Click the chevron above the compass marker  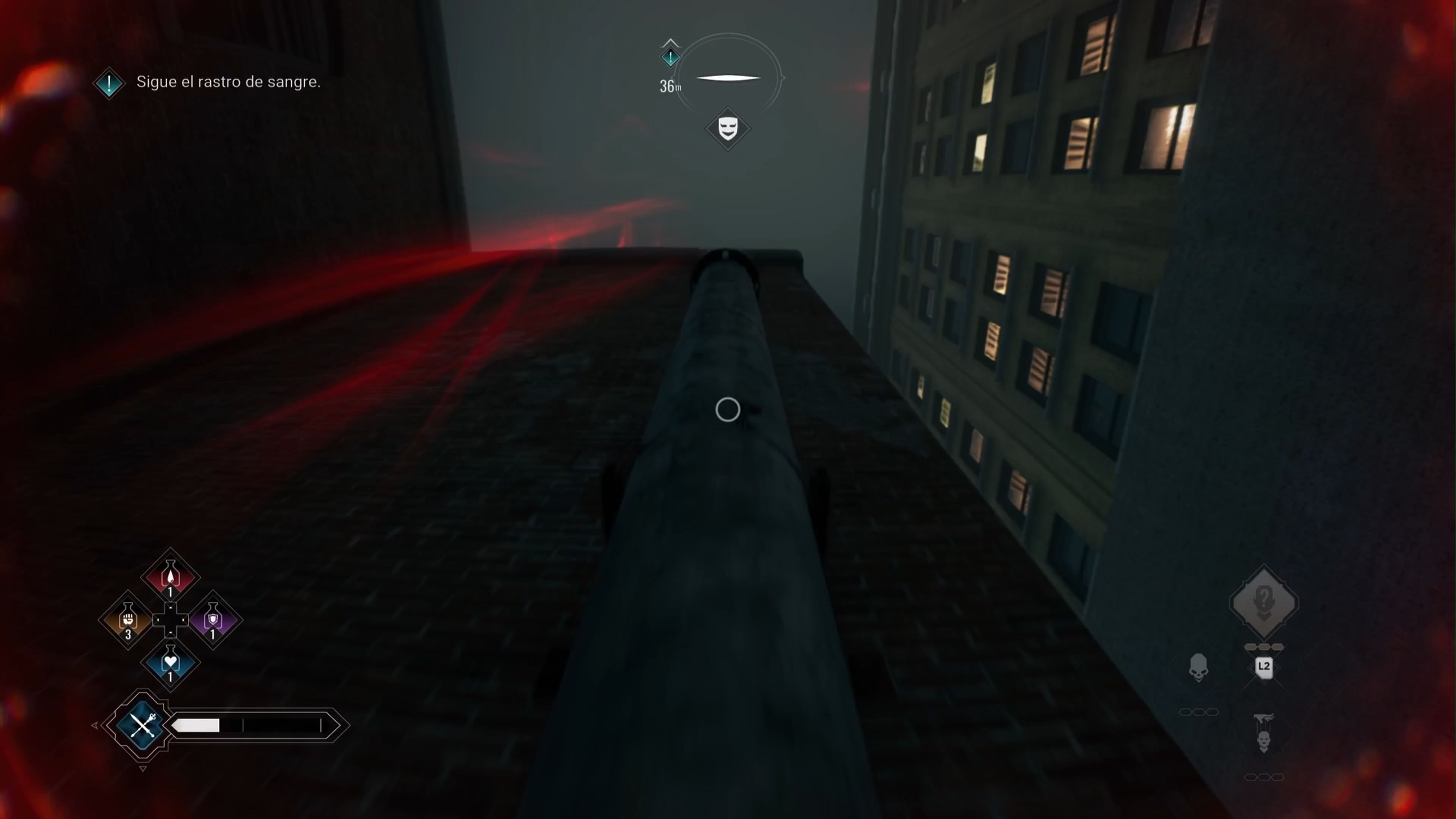(670, 42)
